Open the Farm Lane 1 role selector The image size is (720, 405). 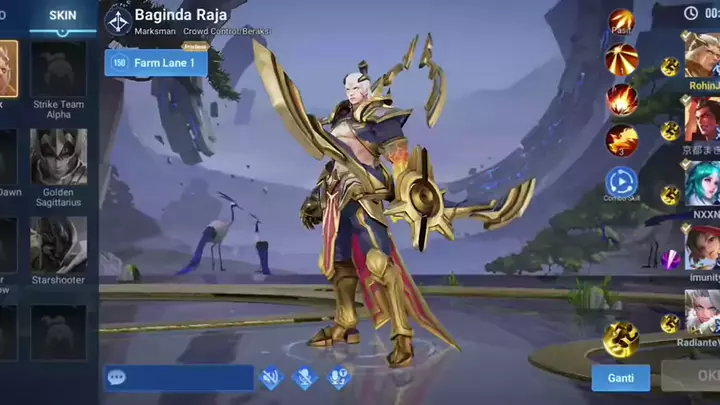point(156,62)
